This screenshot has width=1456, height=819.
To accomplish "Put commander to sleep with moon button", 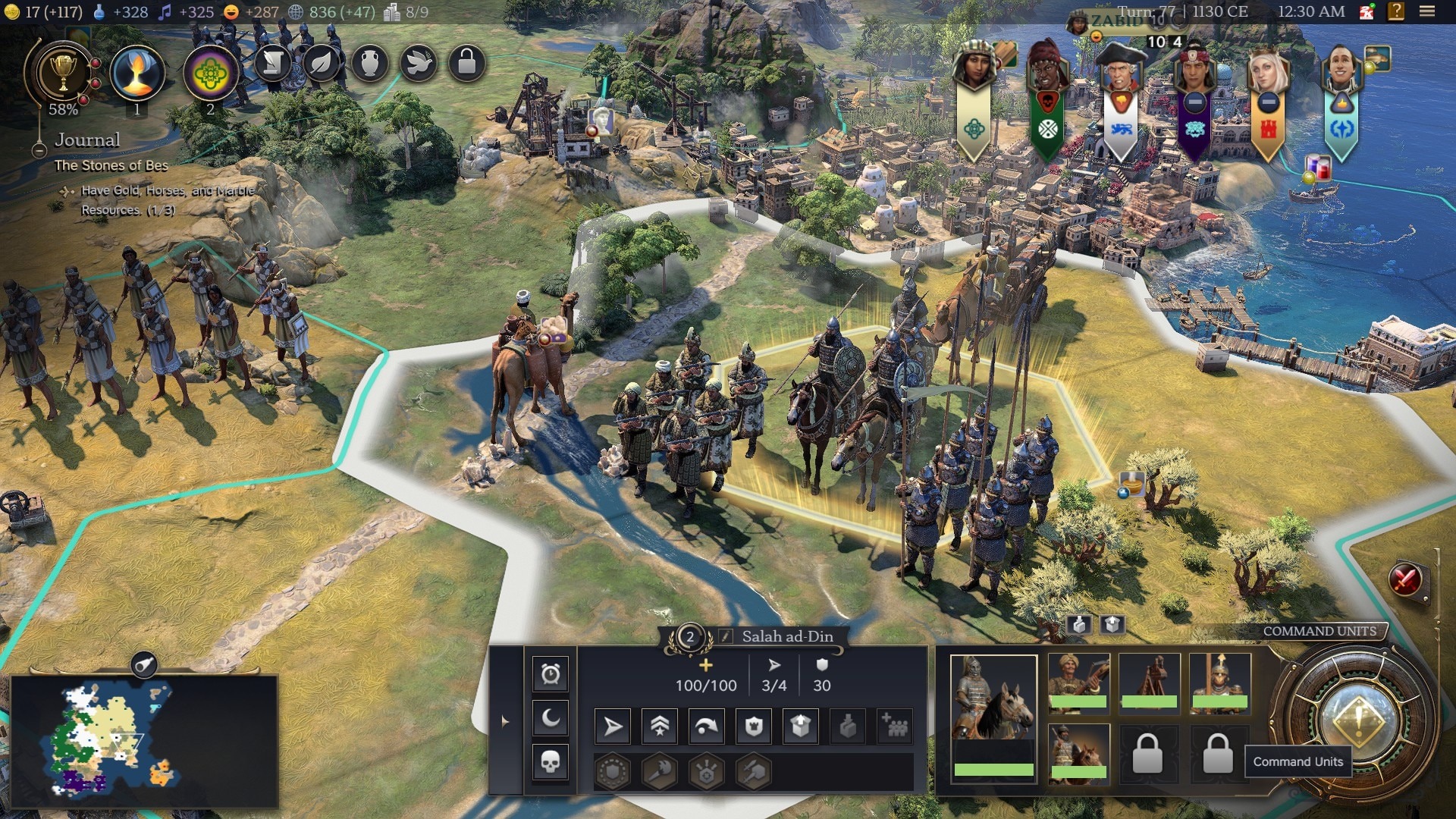I will pos(551,717).
